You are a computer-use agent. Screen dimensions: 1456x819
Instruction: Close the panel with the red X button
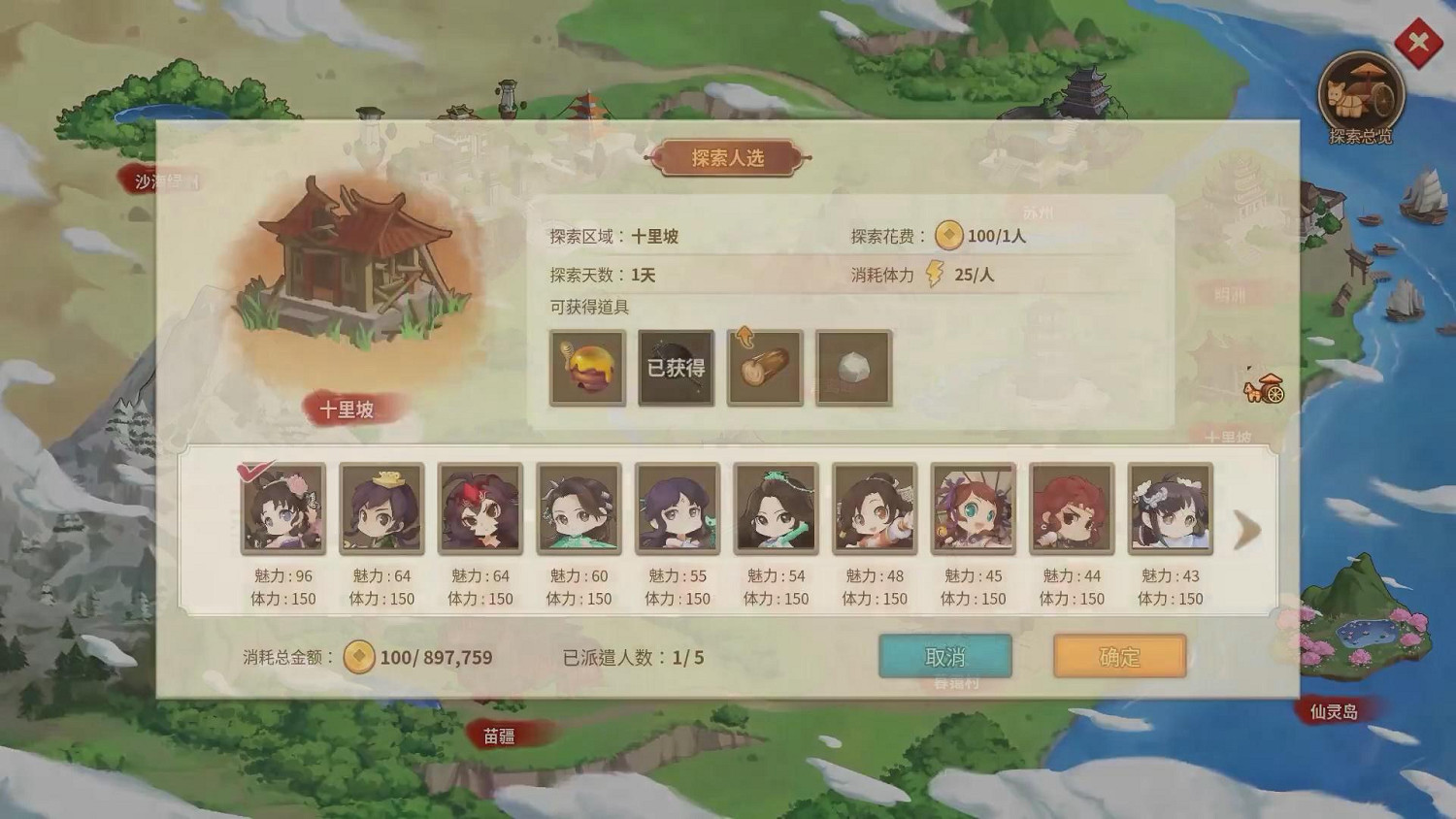tap(1417, 41)
